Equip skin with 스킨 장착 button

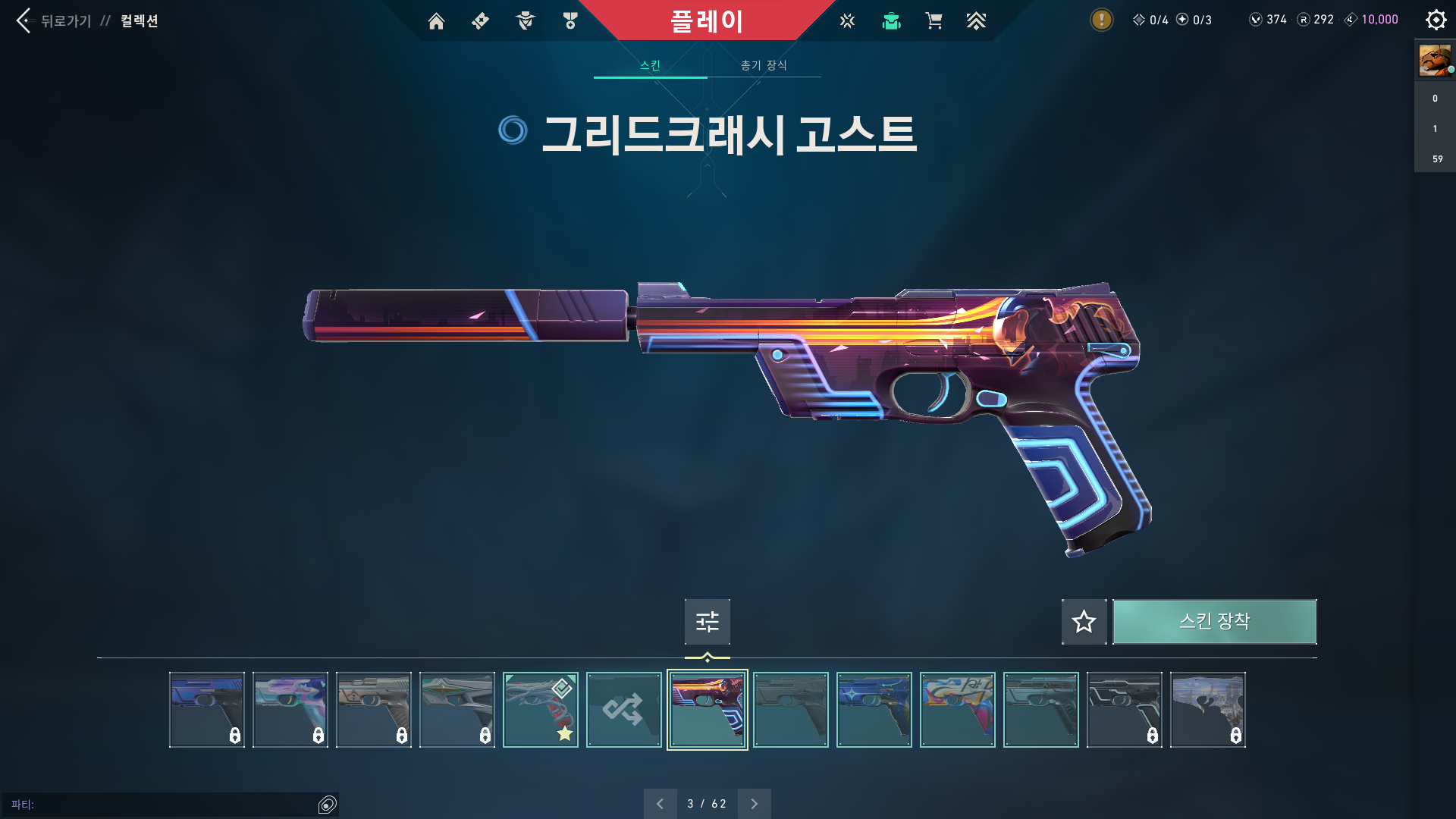pos(1214,622)
